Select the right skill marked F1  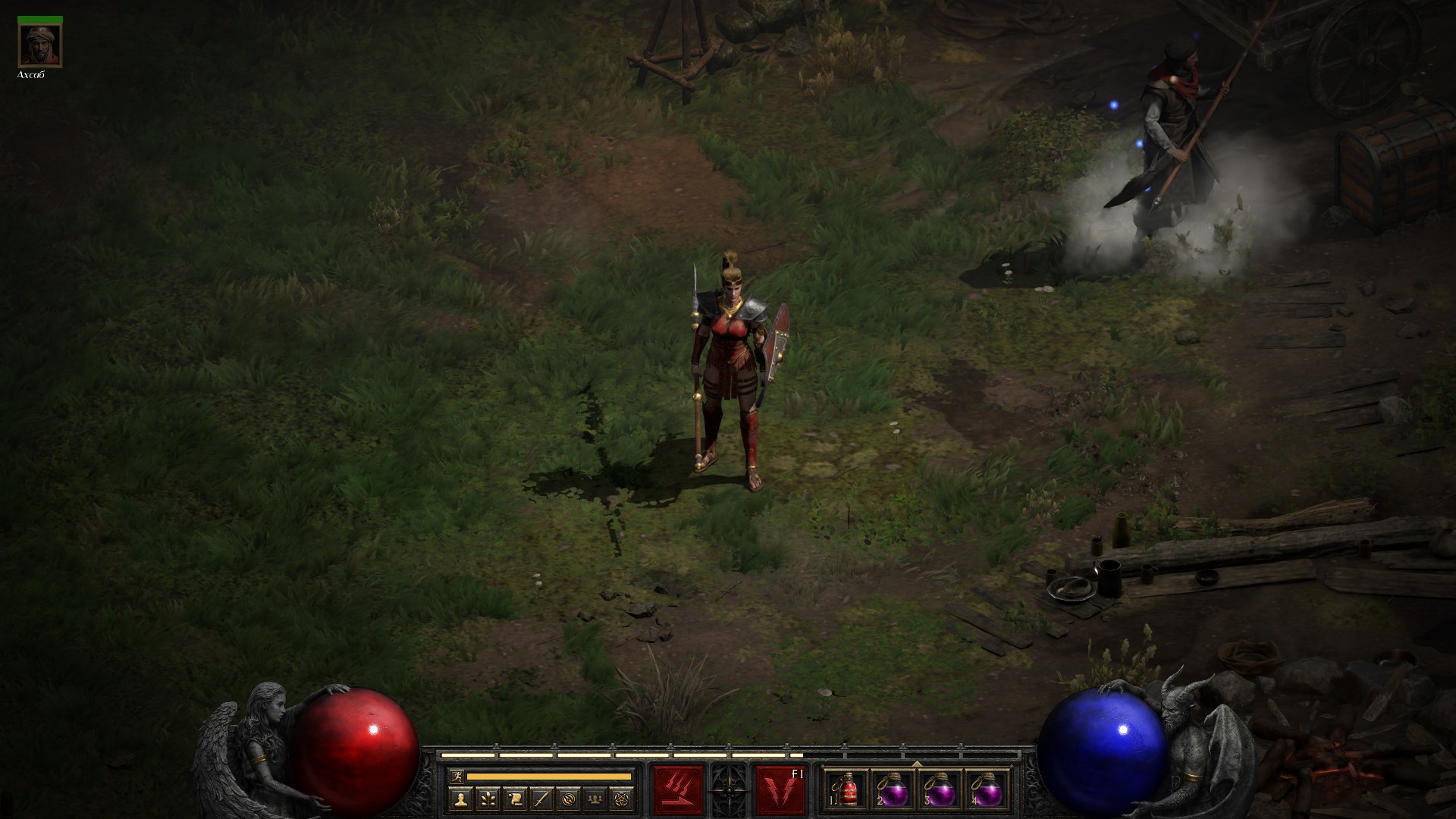[780, 789]
